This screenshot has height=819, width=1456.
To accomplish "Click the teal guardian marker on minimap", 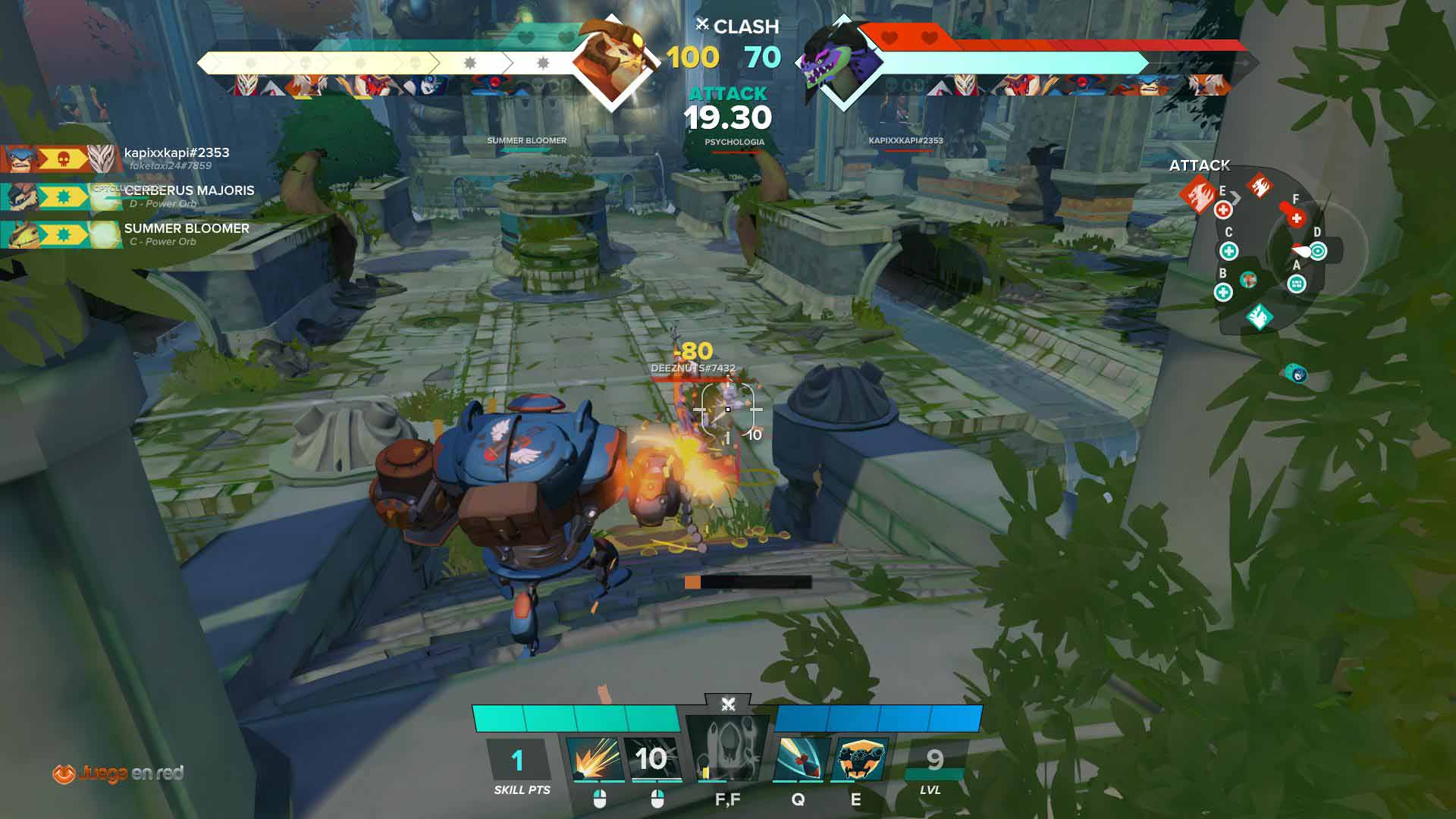I will pyautogui.click(x=1259, y=316).
